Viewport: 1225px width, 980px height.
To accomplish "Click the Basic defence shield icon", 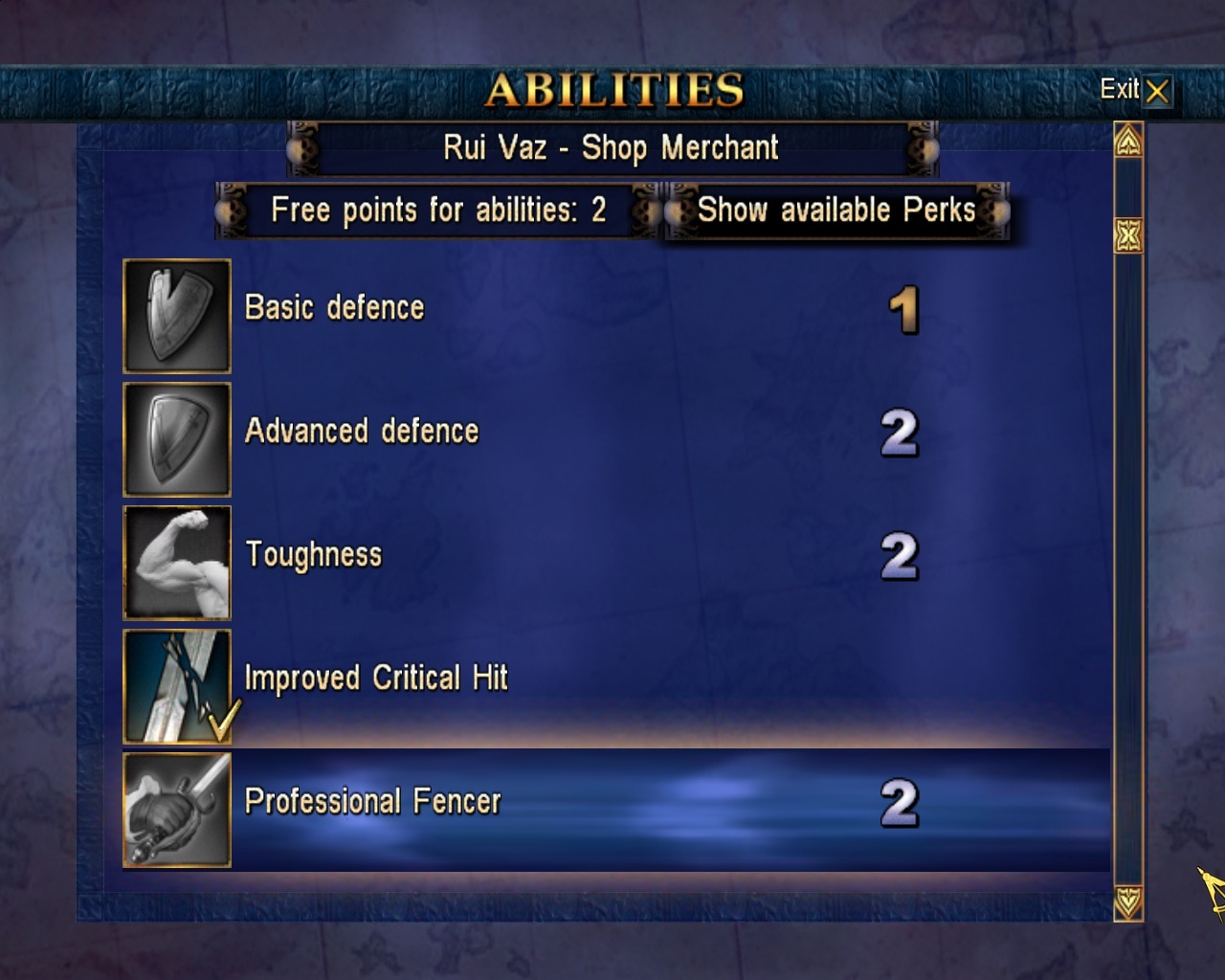I will (177, 316).
